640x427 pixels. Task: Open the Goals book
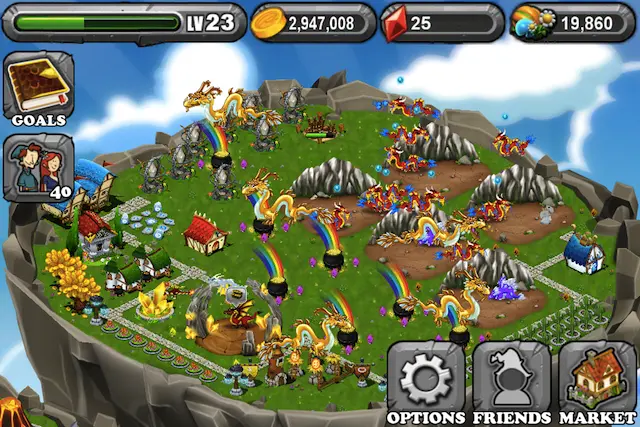38,86
